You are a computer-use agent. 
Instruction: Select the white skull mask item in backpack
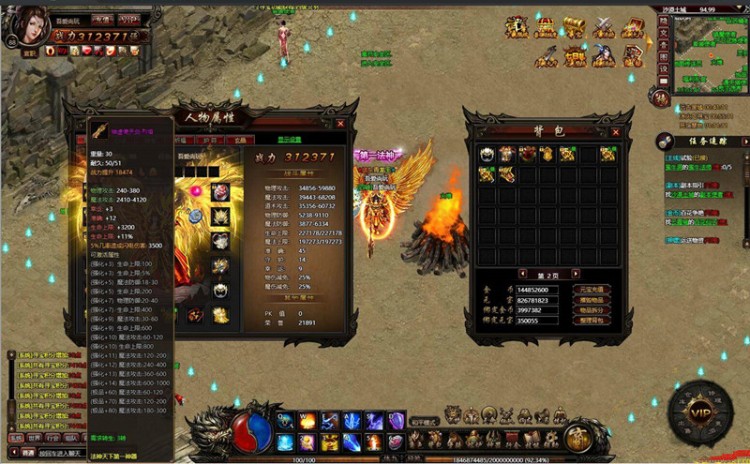487,154
